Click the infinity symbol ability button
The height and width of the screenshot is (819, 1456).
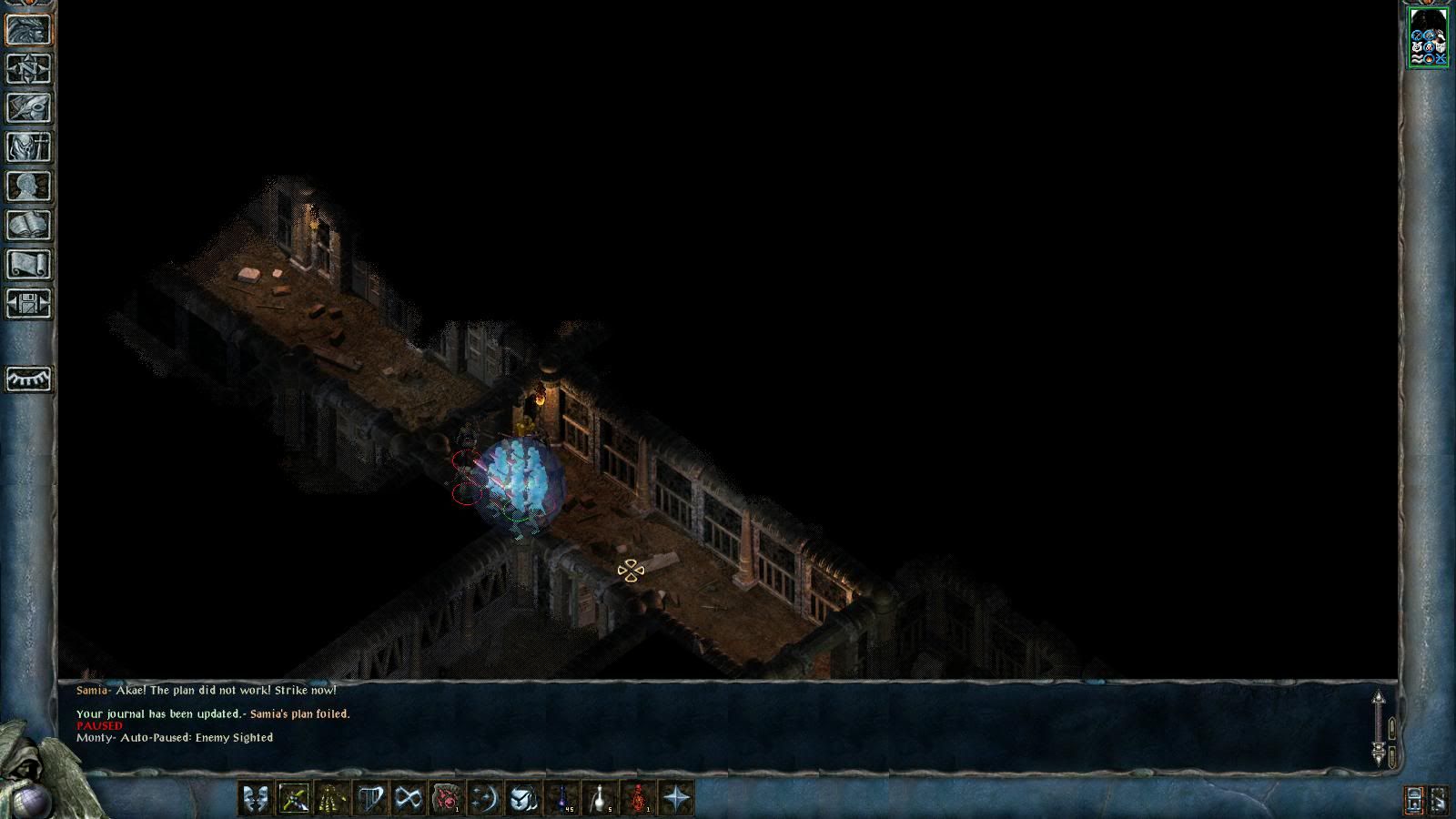[x=409, y=798]
